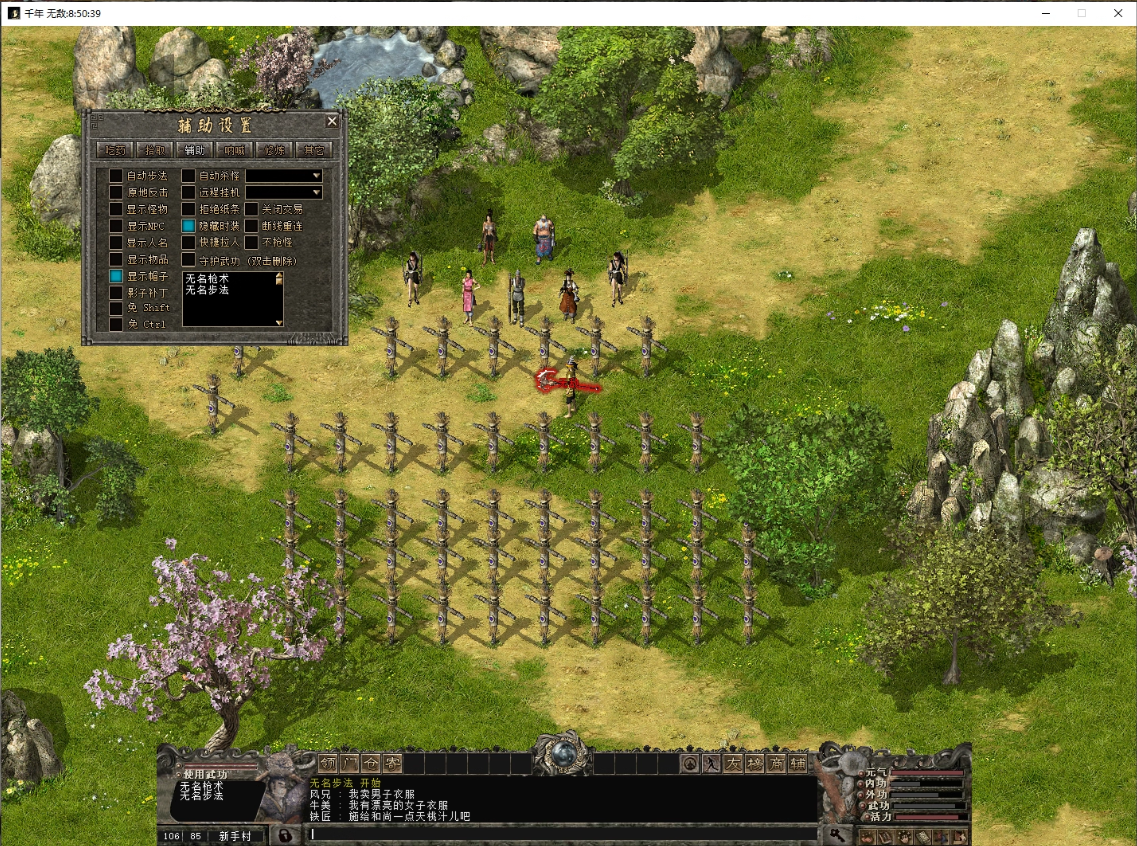Viewport: 1137px width, 846px height.
Task: Switch to the 吃药 tab
Action: (115, 150)
